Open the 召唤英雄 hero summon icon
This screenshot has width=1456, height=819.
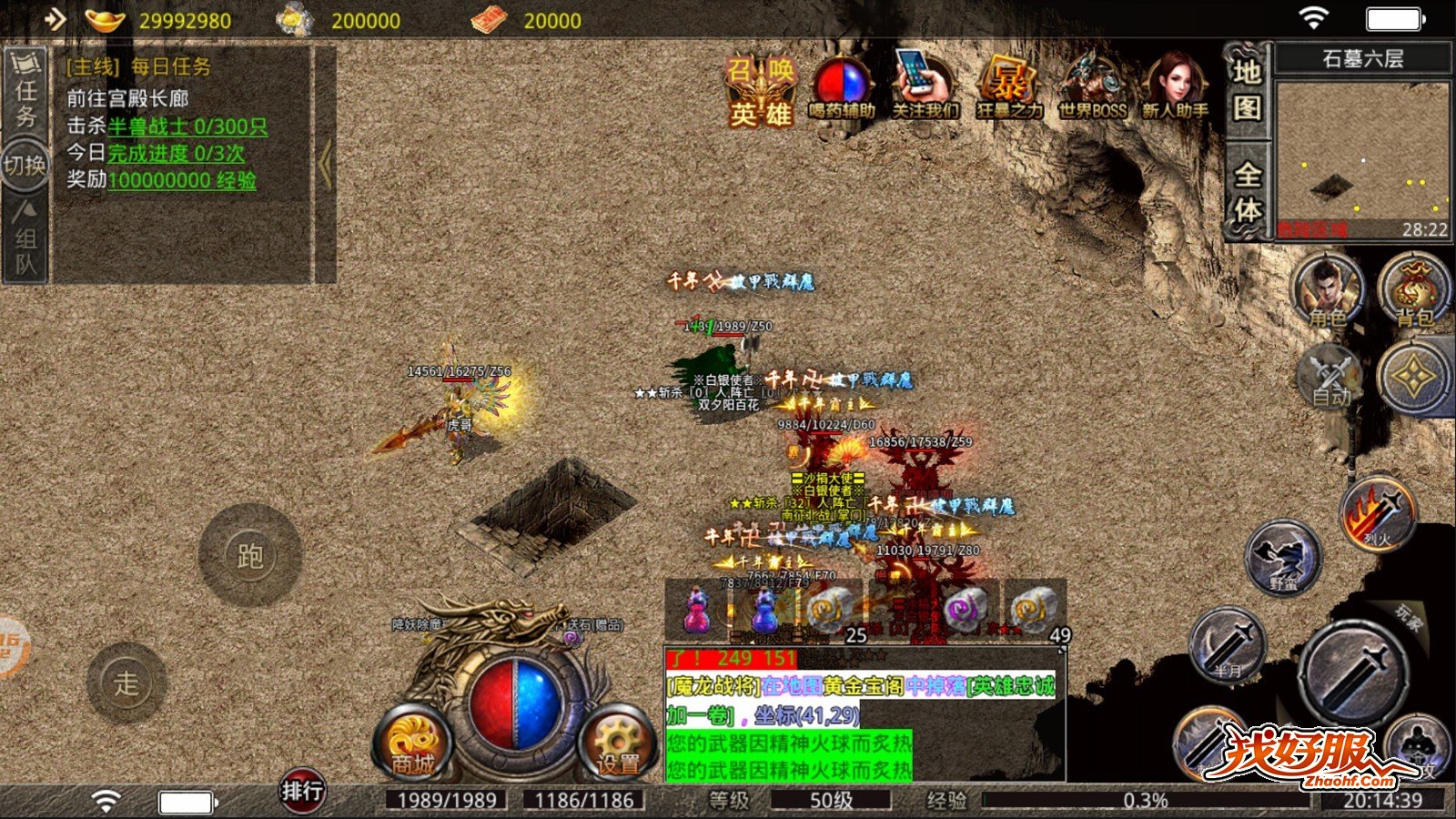click(x=761, y=91)
